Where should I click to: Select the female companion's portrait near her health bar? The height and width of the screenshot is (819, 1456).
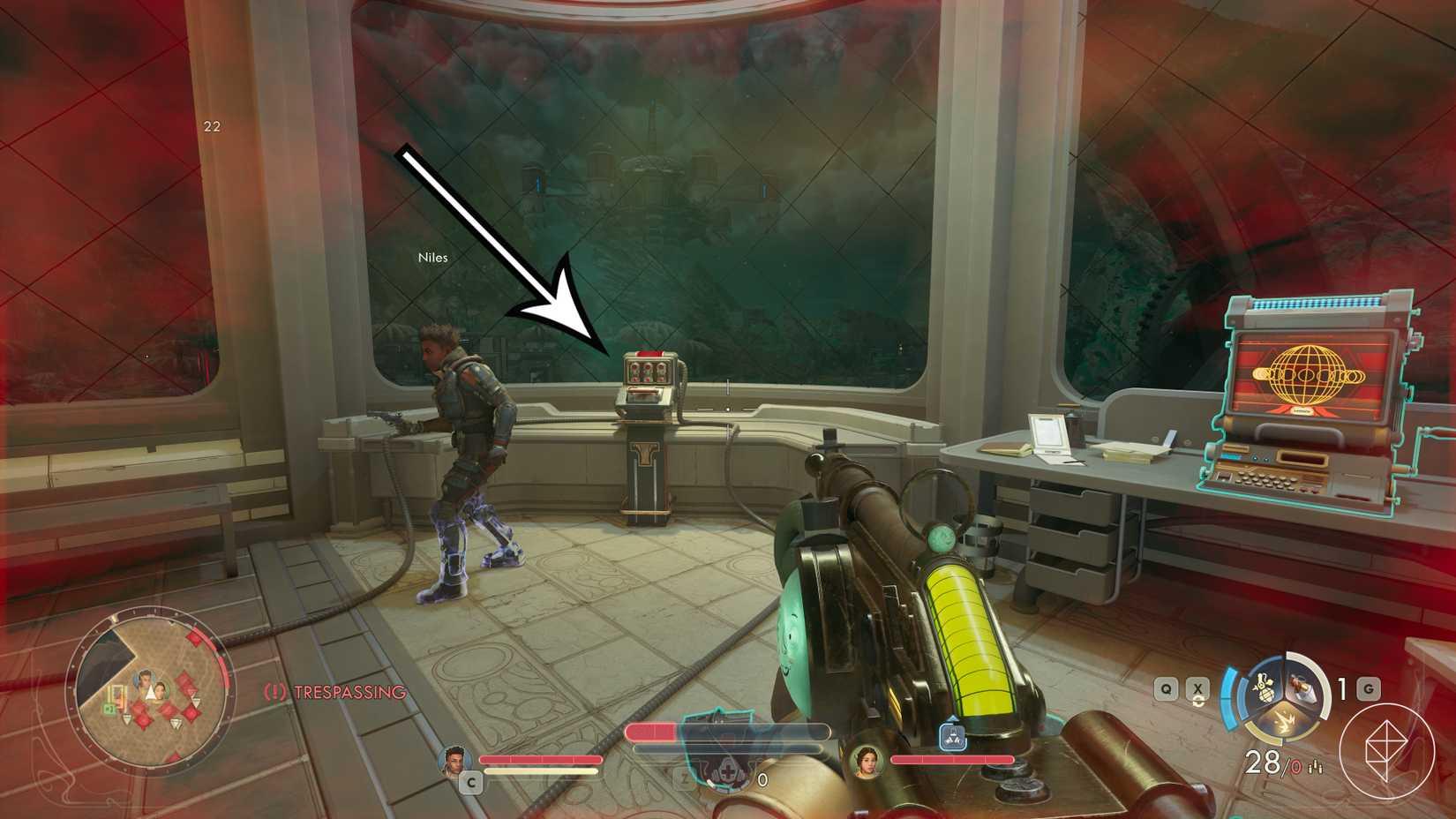tap(867, 766)
